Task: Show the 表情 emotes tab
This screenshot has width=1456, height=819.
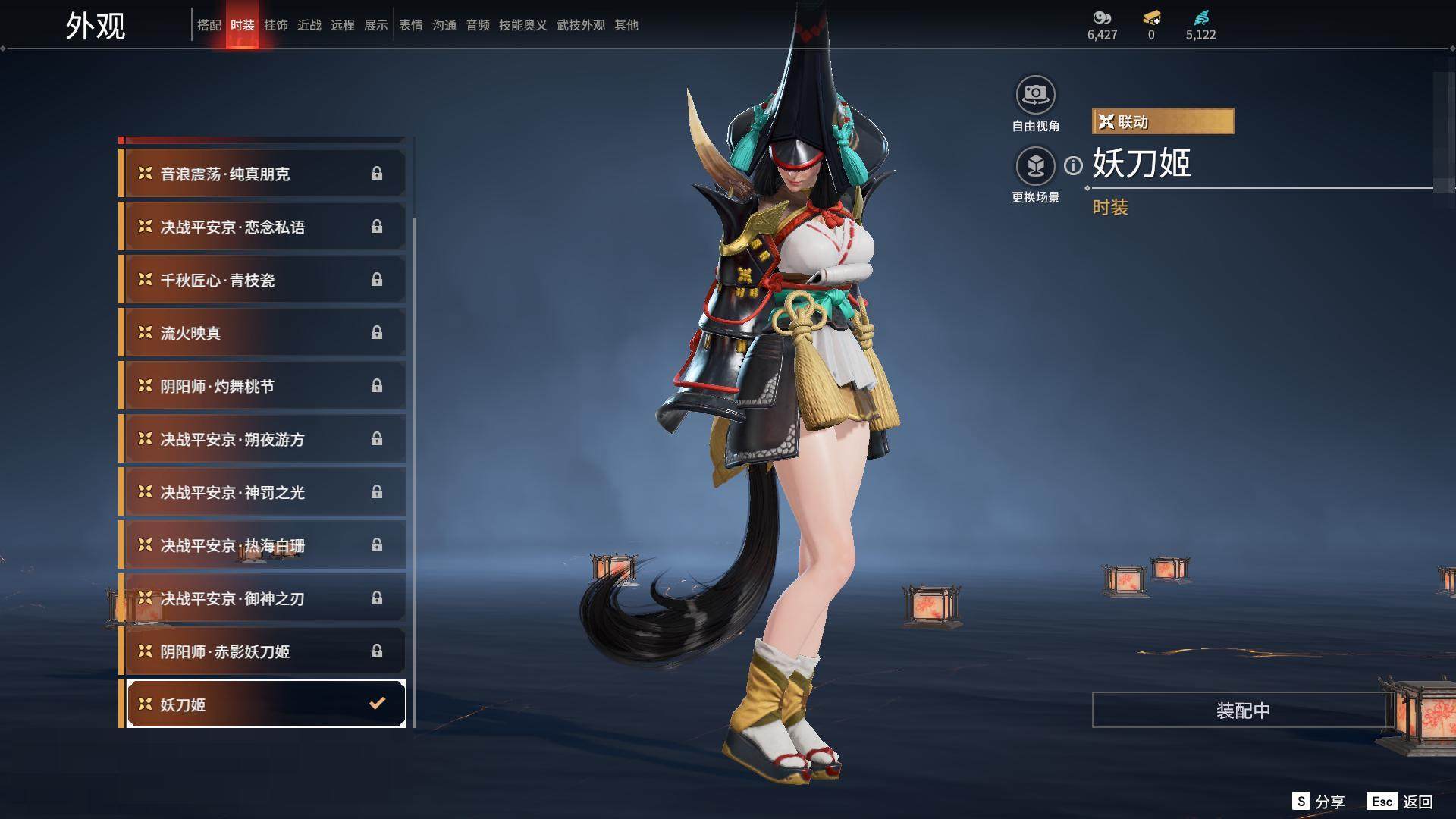Action: click(x=410, y=25)
